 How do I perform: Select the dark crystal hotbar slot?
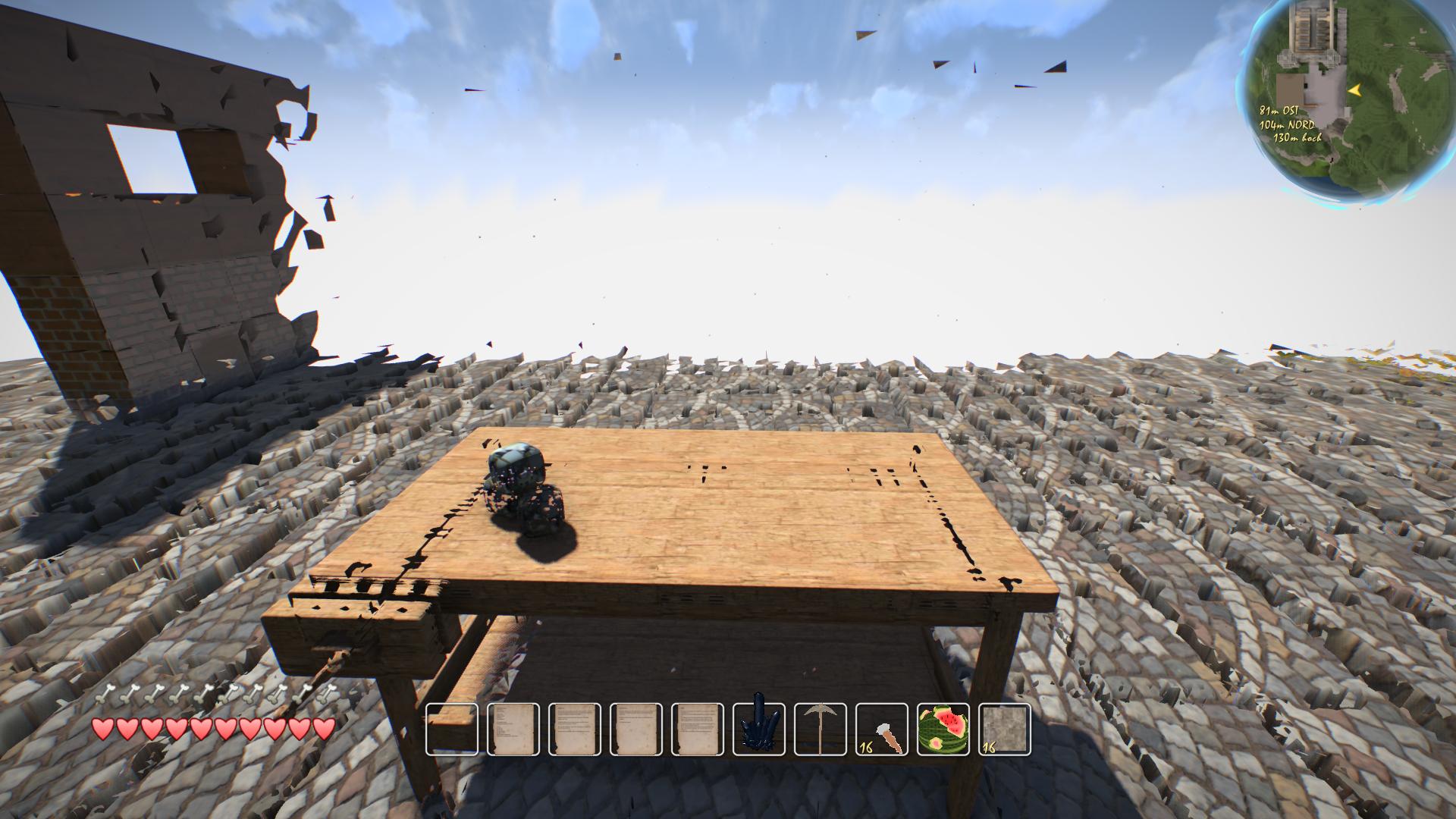pos(759,730)
